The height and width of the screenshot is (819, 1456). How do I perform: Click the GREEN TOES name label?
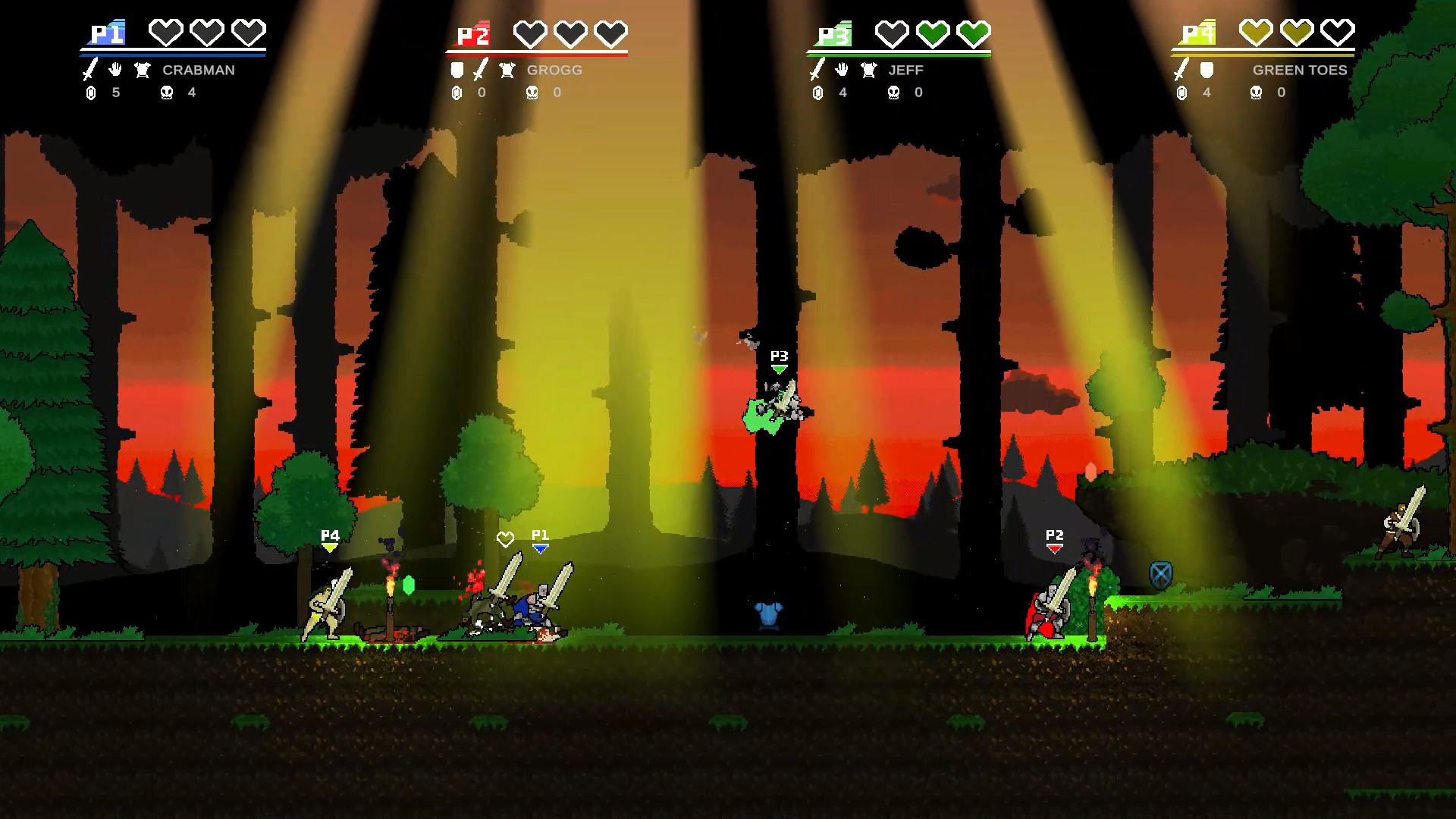click(x=1301, y=71)
